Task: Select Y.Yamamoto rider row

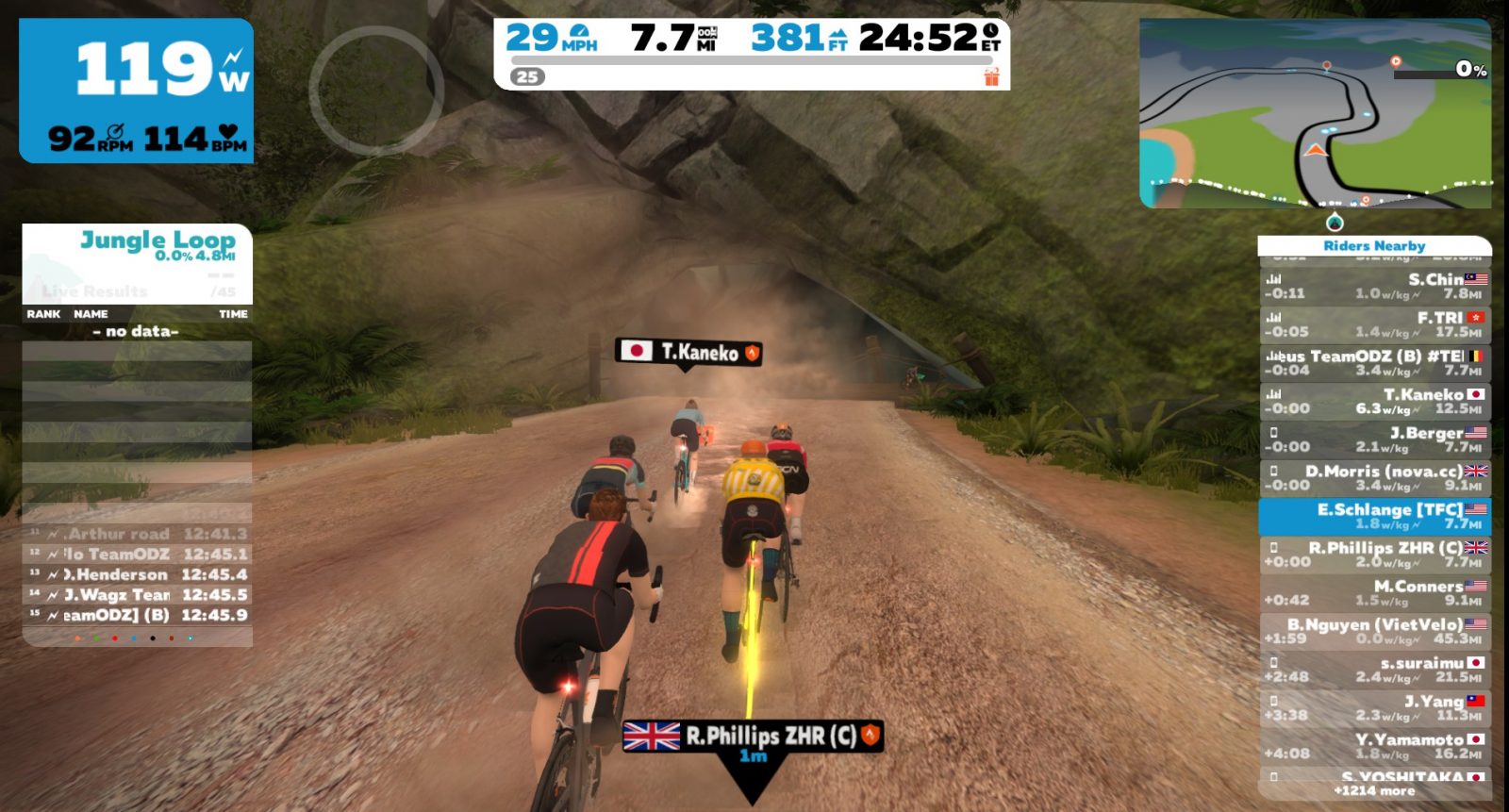Action: point(1375,746)
